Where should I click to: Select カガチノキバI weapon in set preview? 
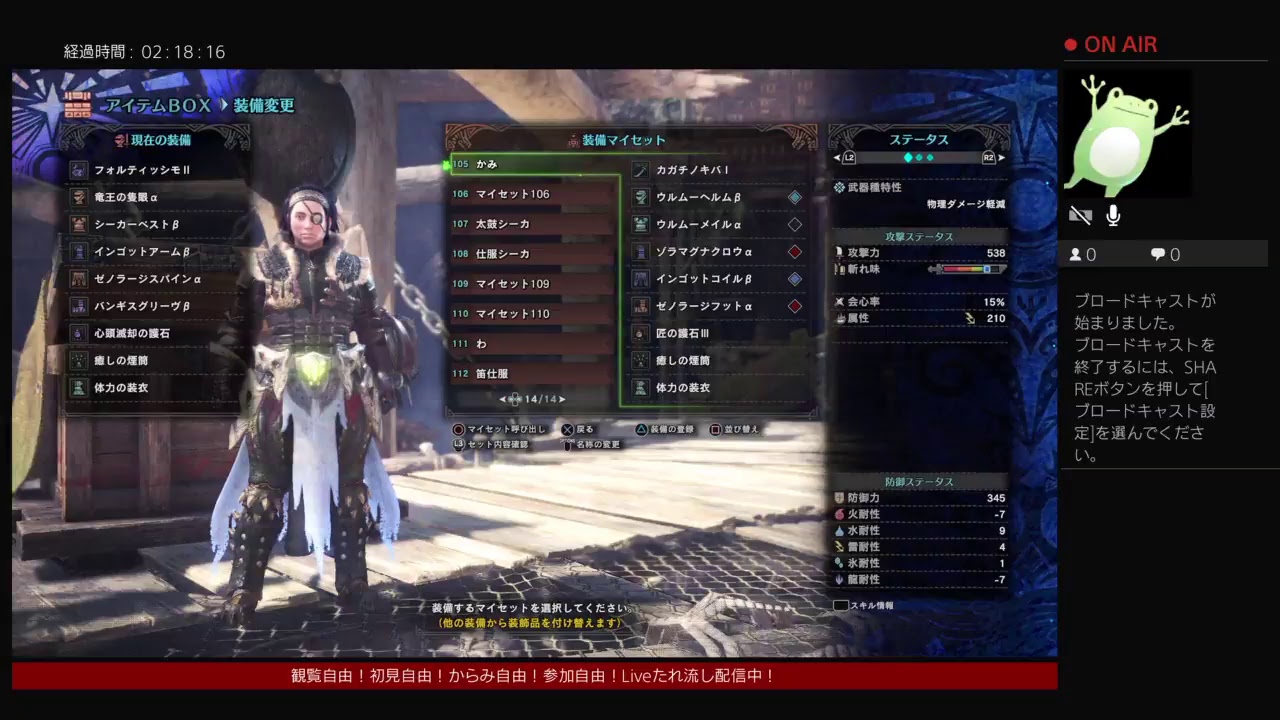click(x=716, y=170)
